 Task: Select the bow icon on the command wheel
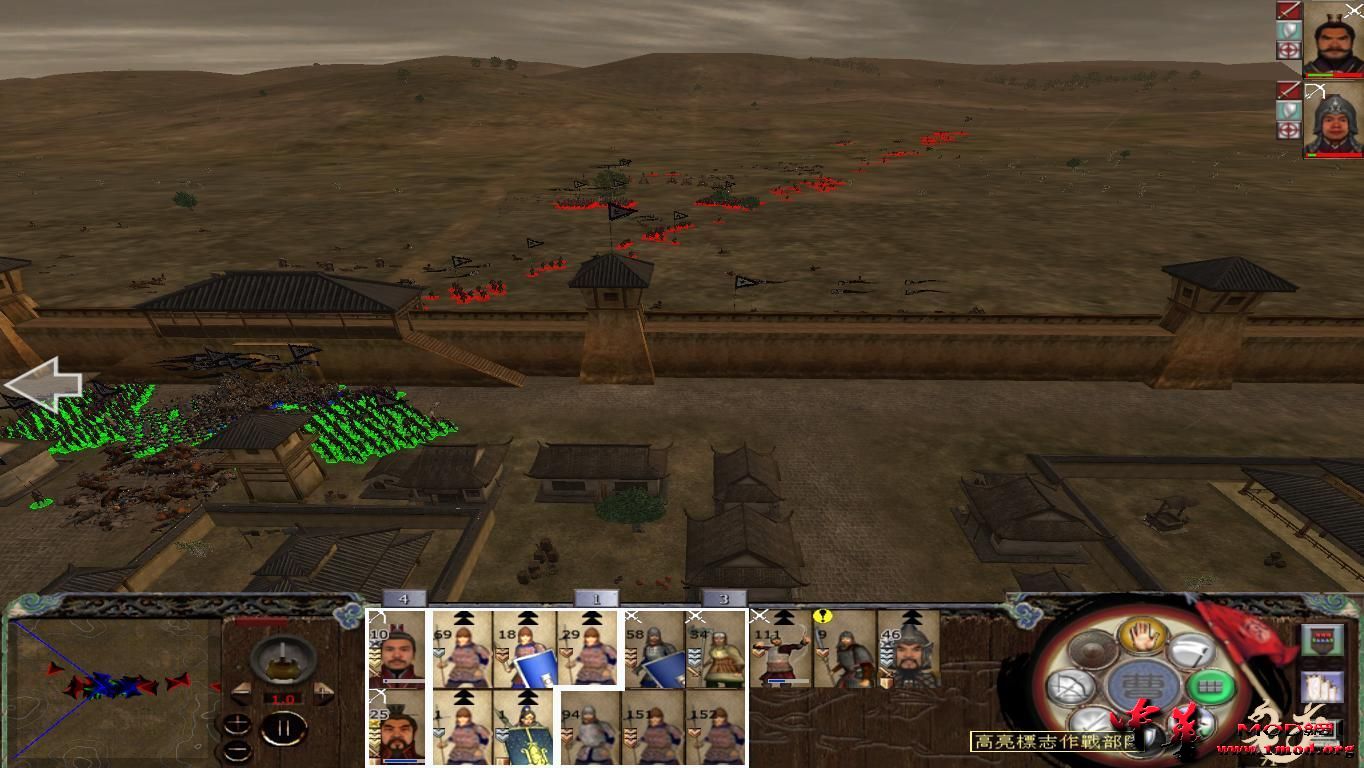point(1073,686)
